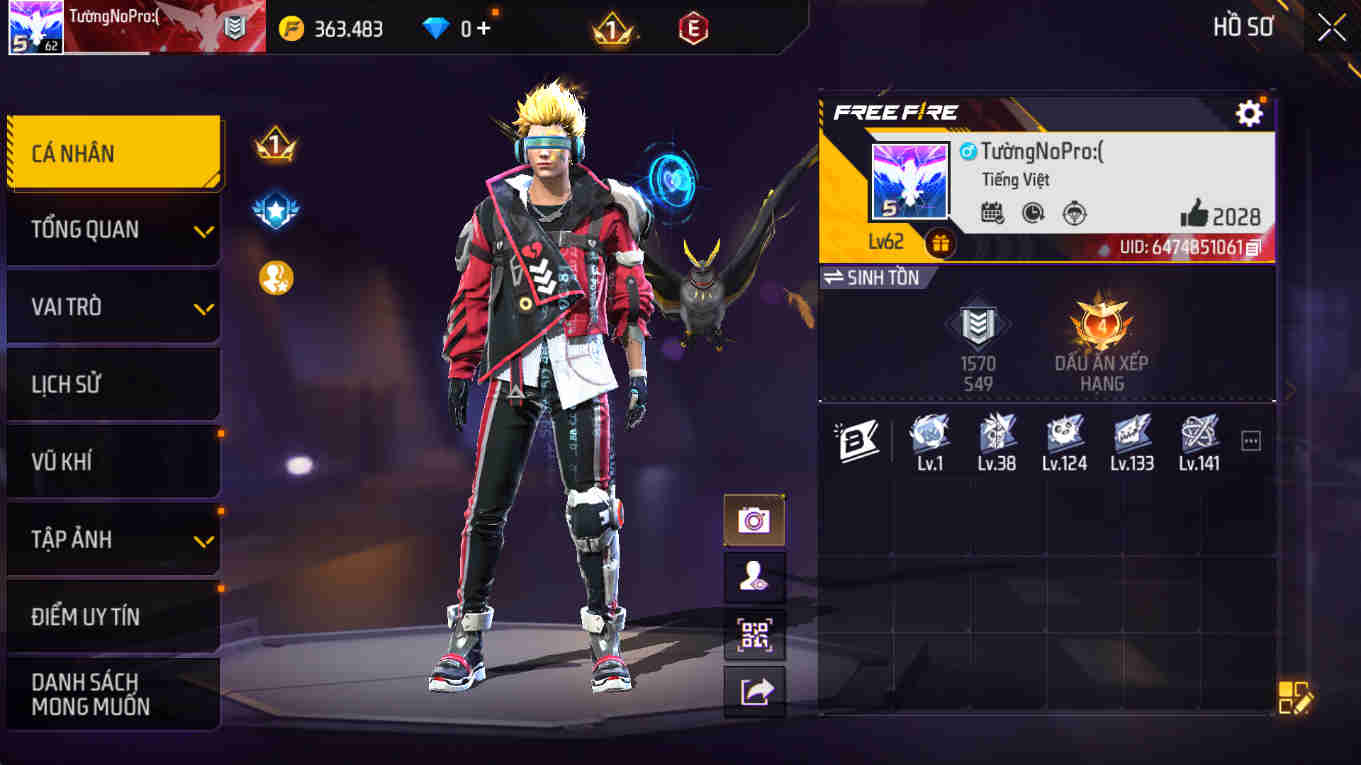Toggle the Dấu Ấn Xếp Hạng rank badge
The width and height of the screenshot is (1361, 765).
[1100, 325]
